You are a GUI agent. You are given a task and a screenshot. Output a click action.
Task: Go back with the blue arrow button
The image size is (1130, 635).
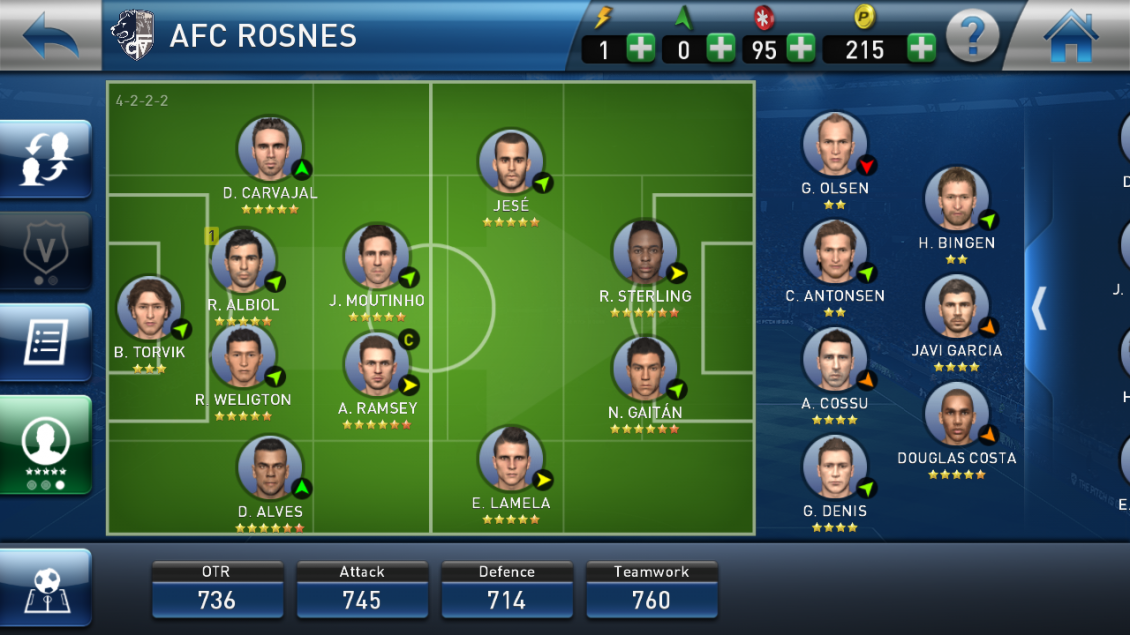[x=48, y=36]
